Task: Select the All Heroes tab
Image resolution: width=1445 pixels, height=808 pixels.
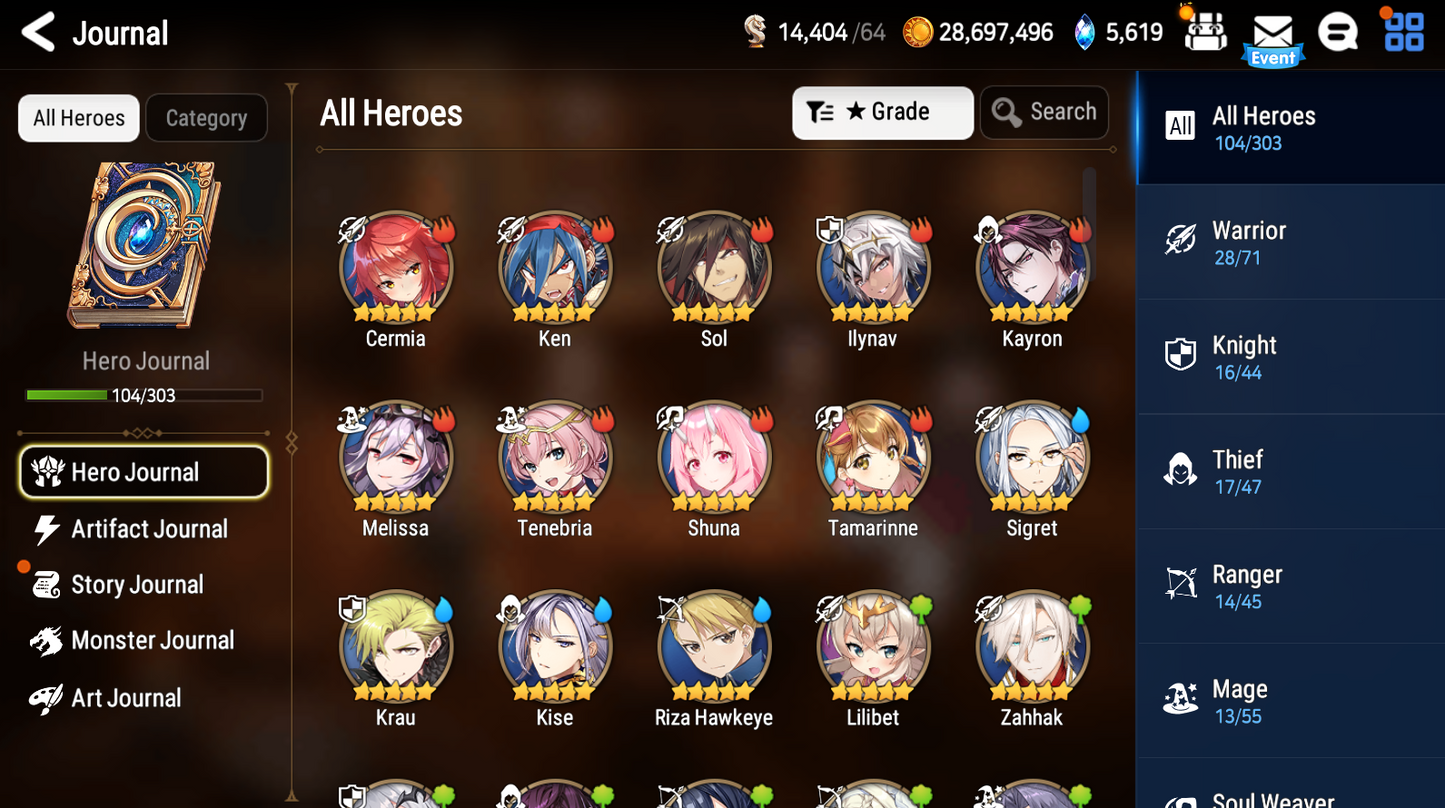Action: (x=78, y=117)
